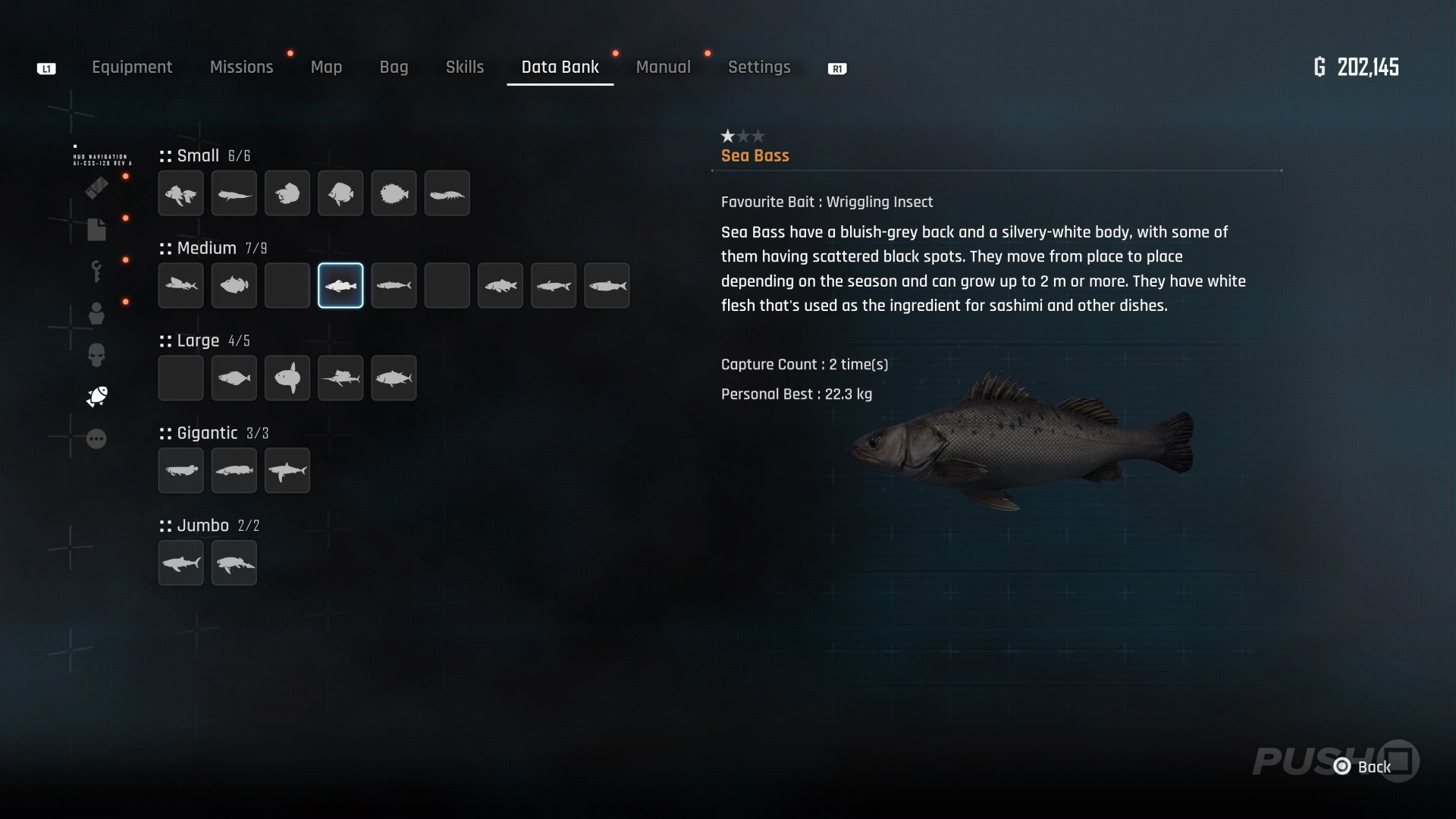Click the Back button
The image size is (1456, 819).
pyautogui.click(x=1365, y=767)
